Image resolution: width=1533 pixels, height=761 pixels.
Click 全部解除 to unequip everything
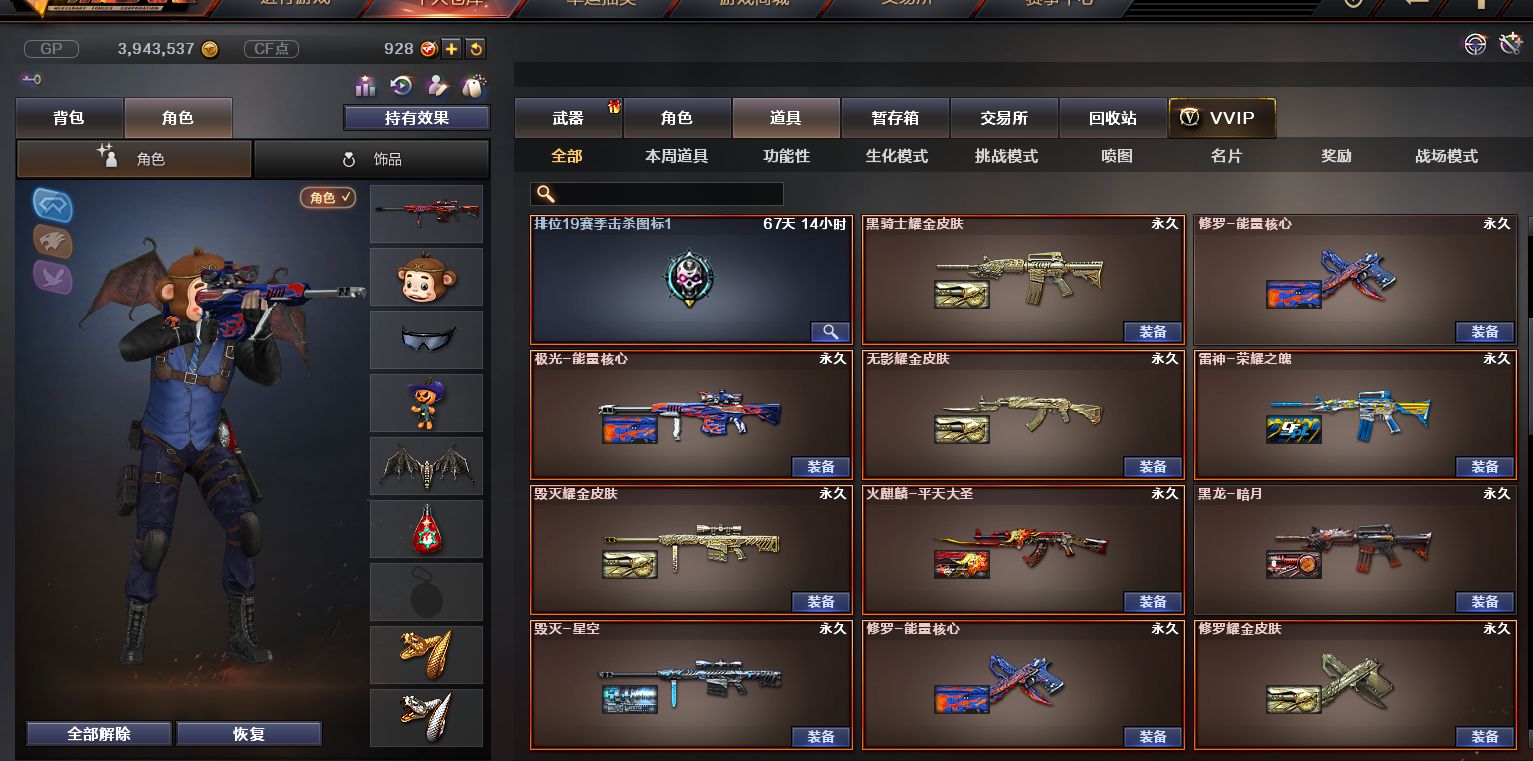tap(97, 733)
